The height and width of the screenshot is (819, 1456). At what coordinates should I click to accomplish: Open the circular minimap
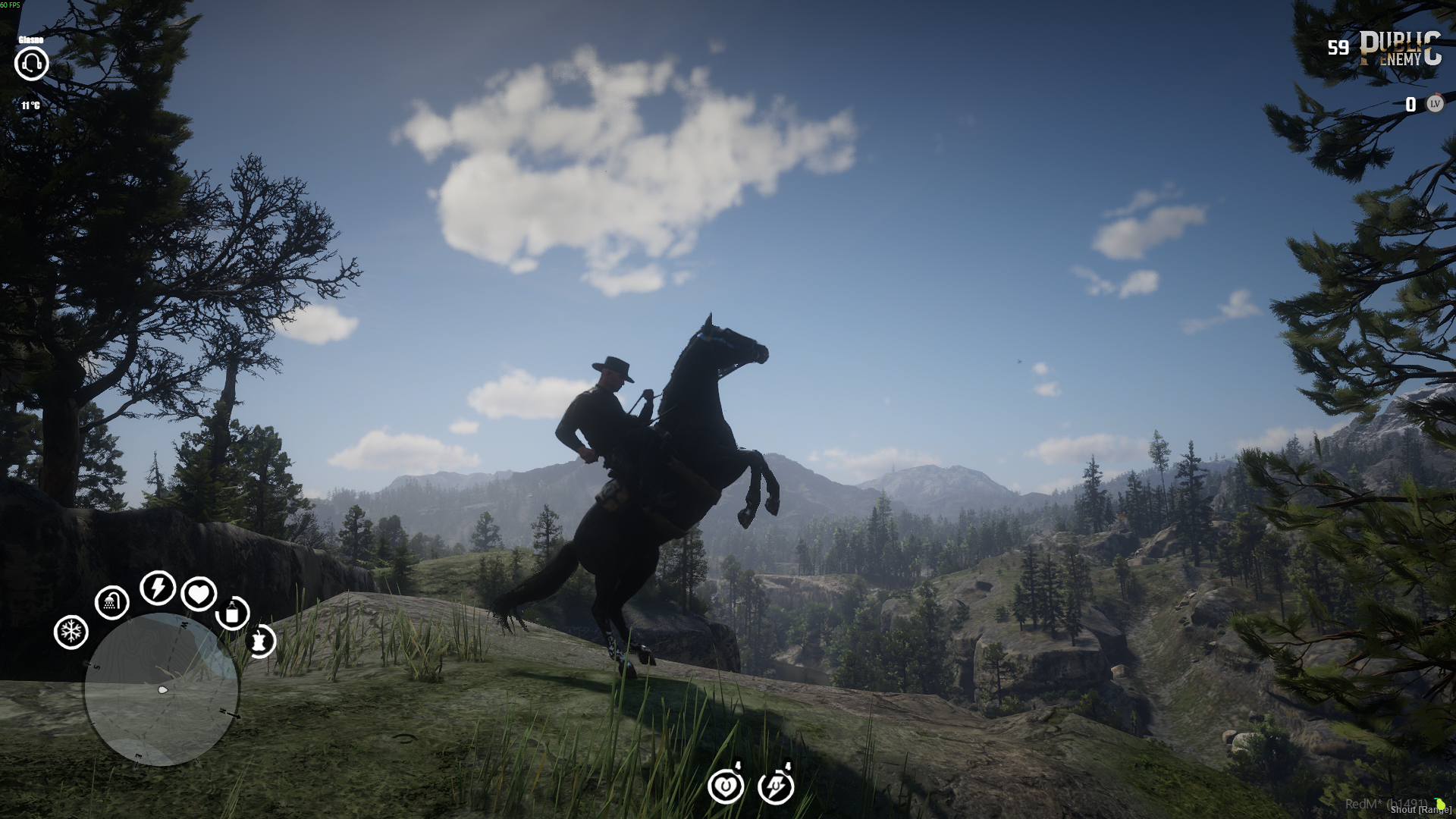[162, 689]
